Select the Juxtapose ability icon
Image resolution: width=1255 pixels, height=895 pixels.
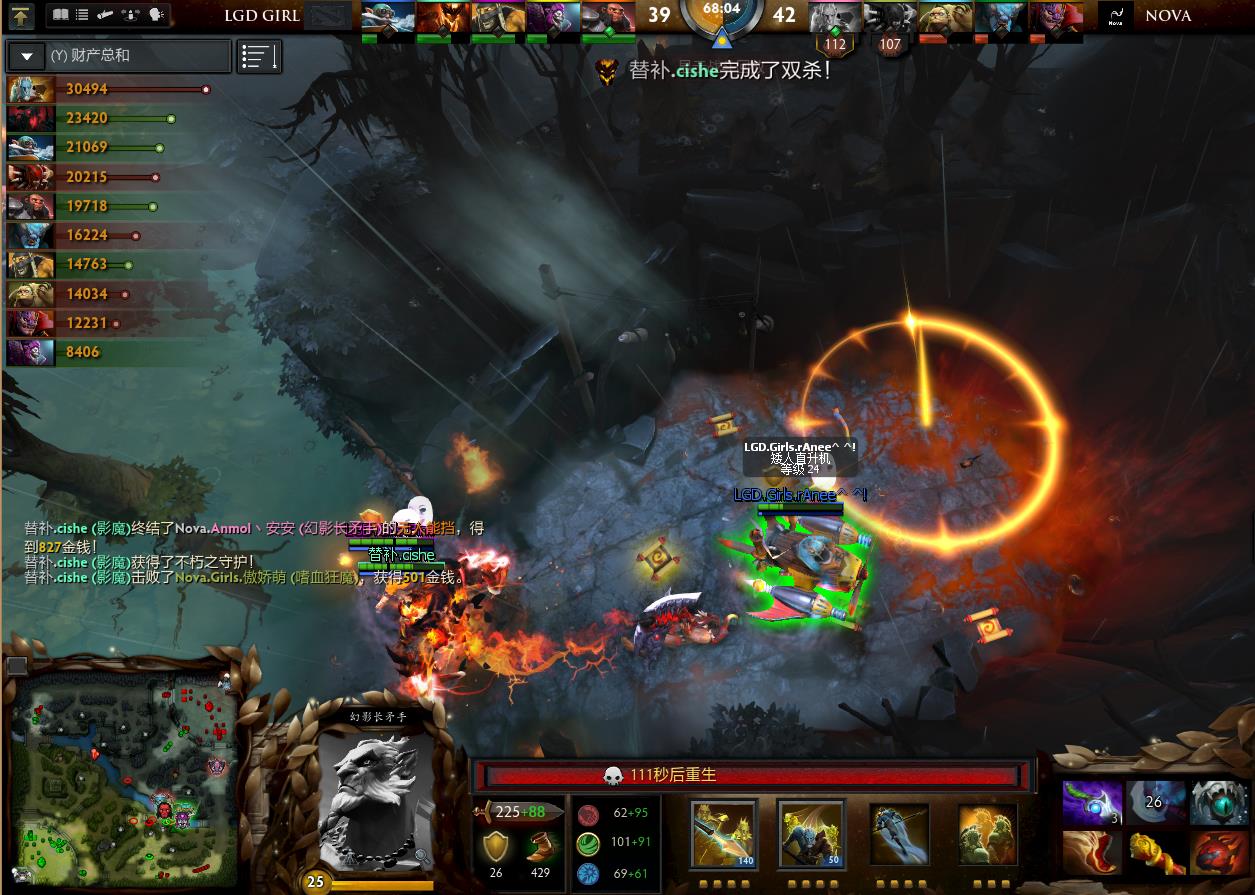(987, 834)
